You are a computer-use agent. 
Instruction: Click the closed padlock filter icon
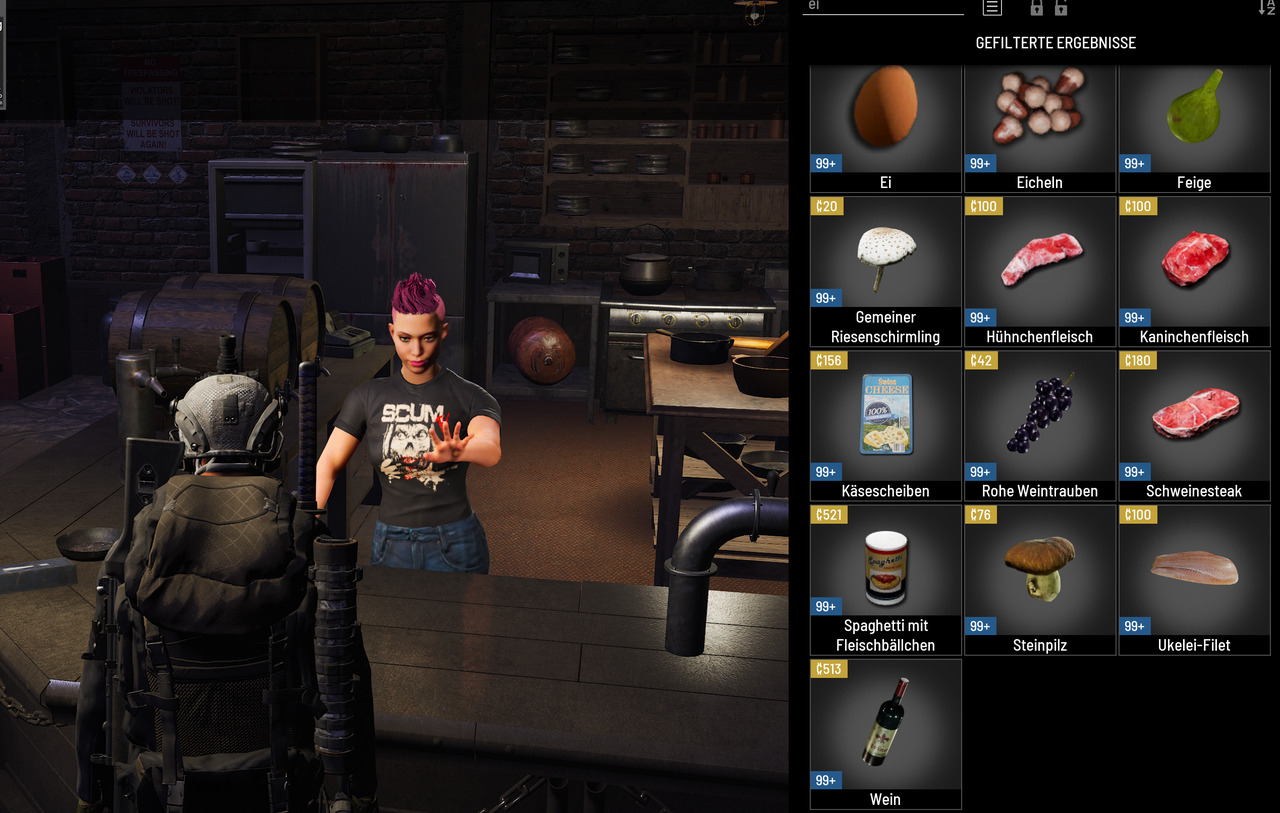[1036, 7]
